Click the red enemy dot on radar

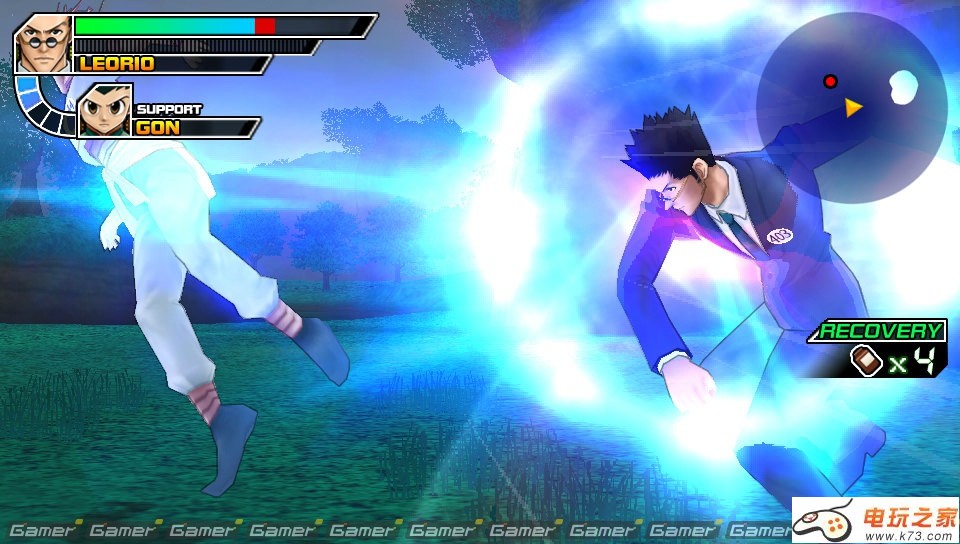(x=829, y=81)
